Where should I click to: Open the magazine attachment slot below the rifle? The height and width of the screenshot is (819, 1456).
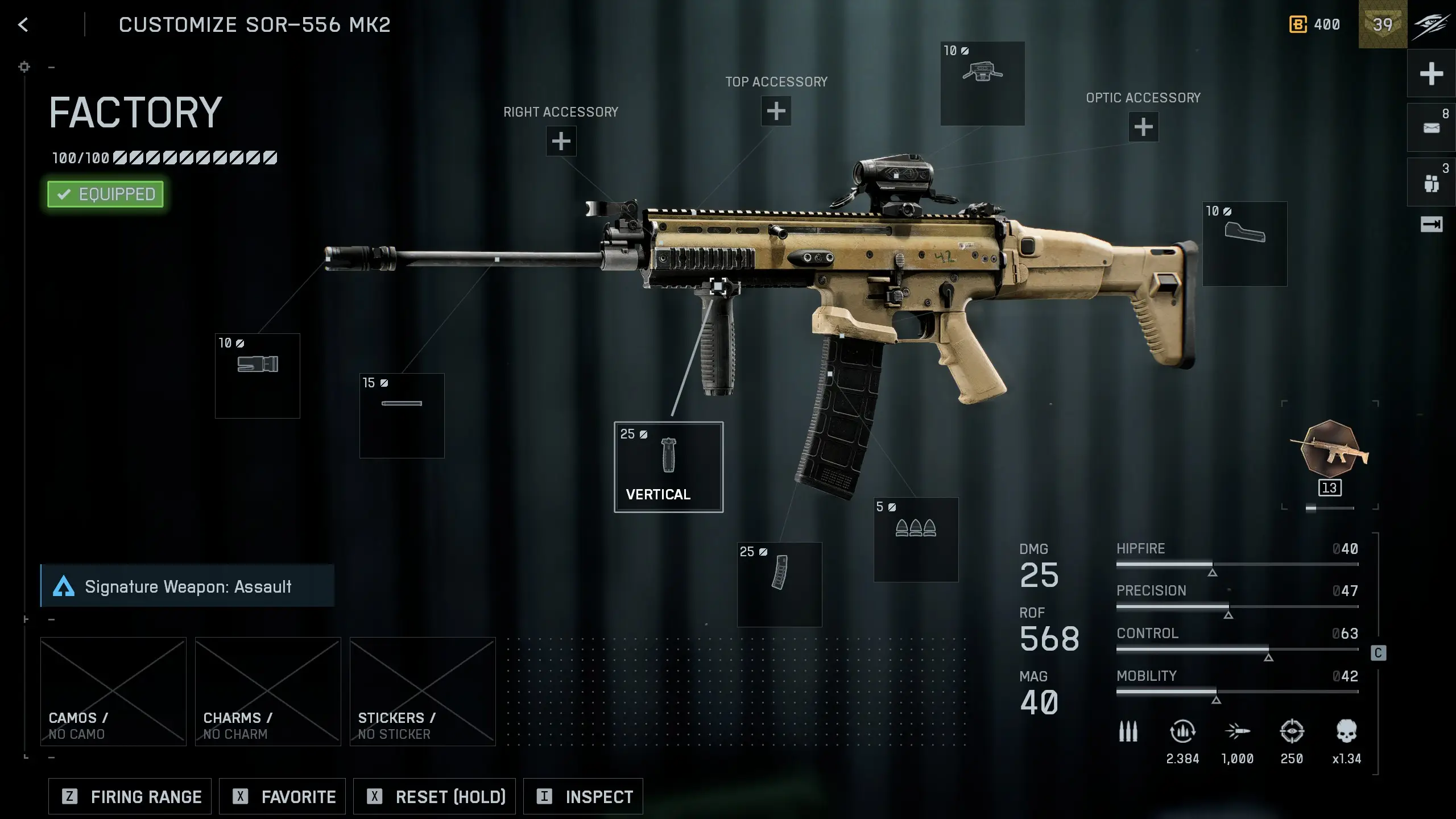click(780, 583)
